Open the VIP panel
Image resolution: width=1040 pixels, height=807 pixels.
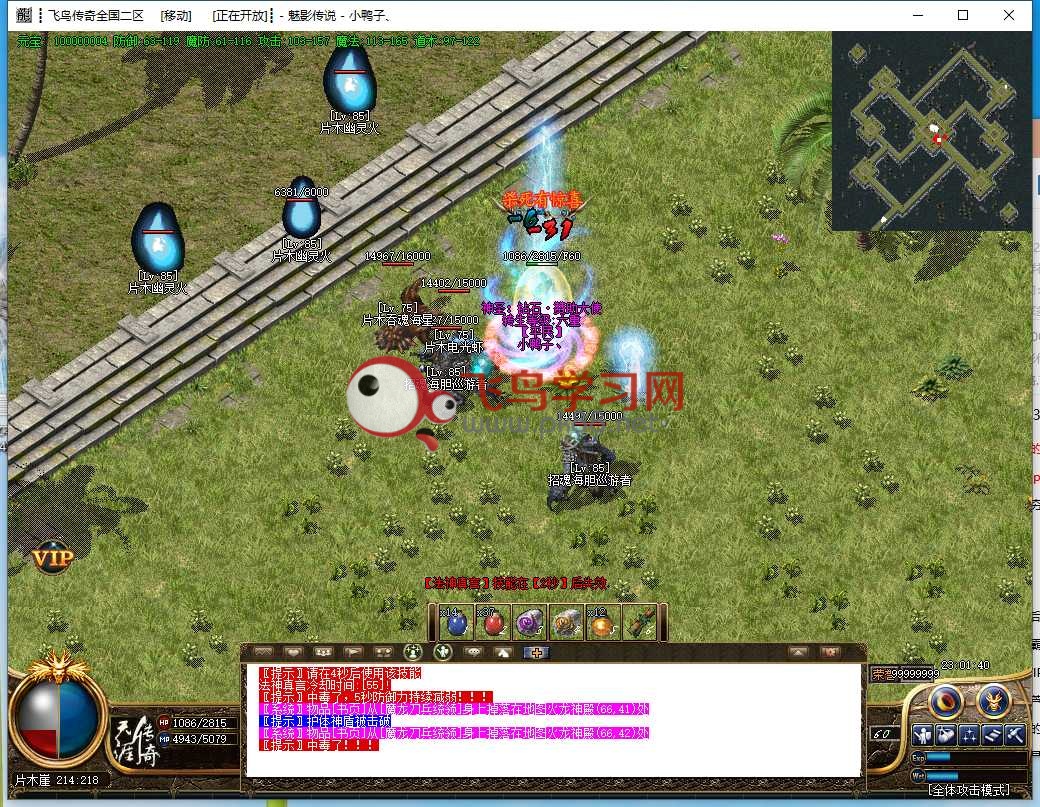click(x=51, y=559)
